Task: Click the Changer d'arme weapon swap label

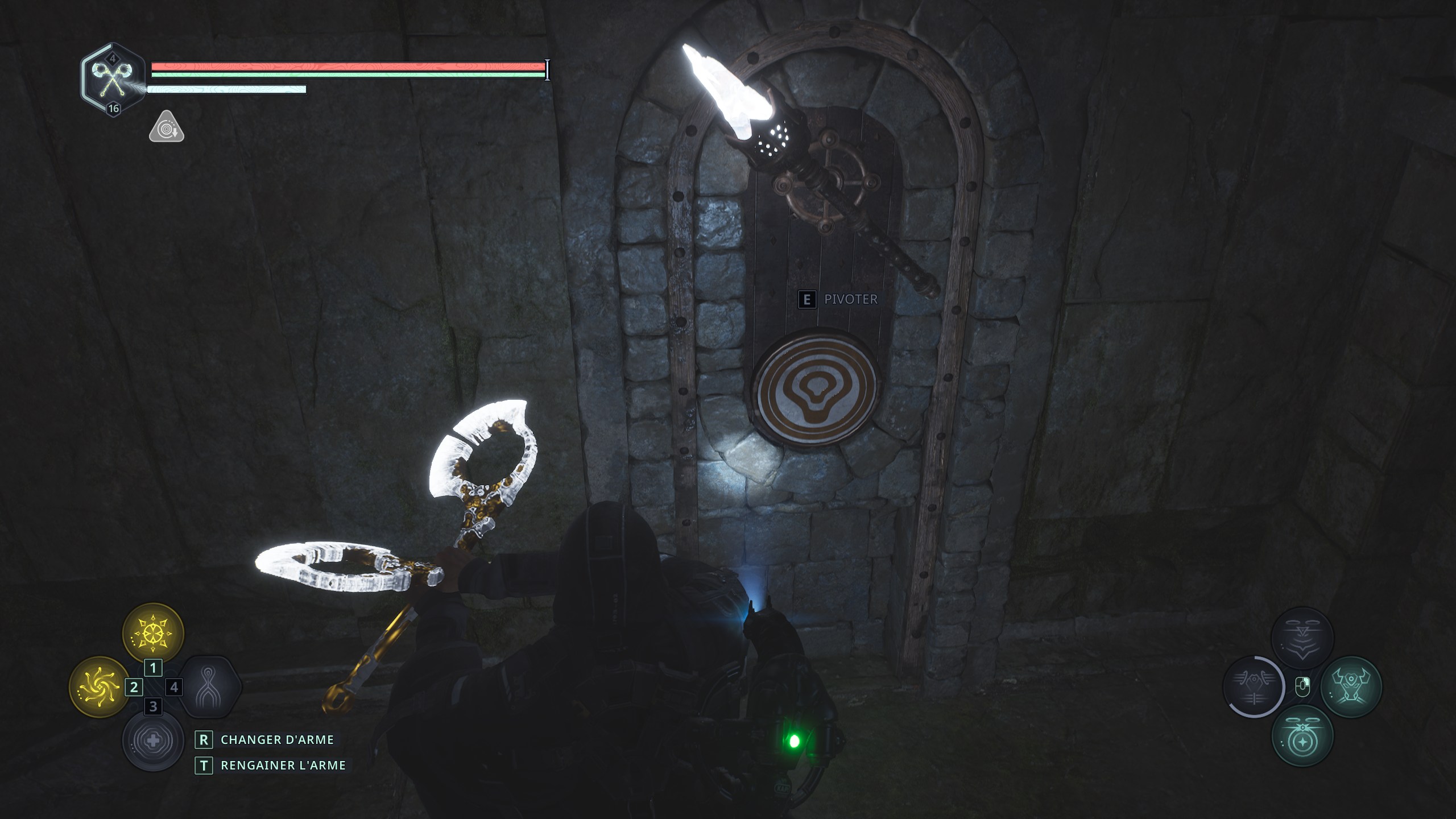Action: coord(277,739)
